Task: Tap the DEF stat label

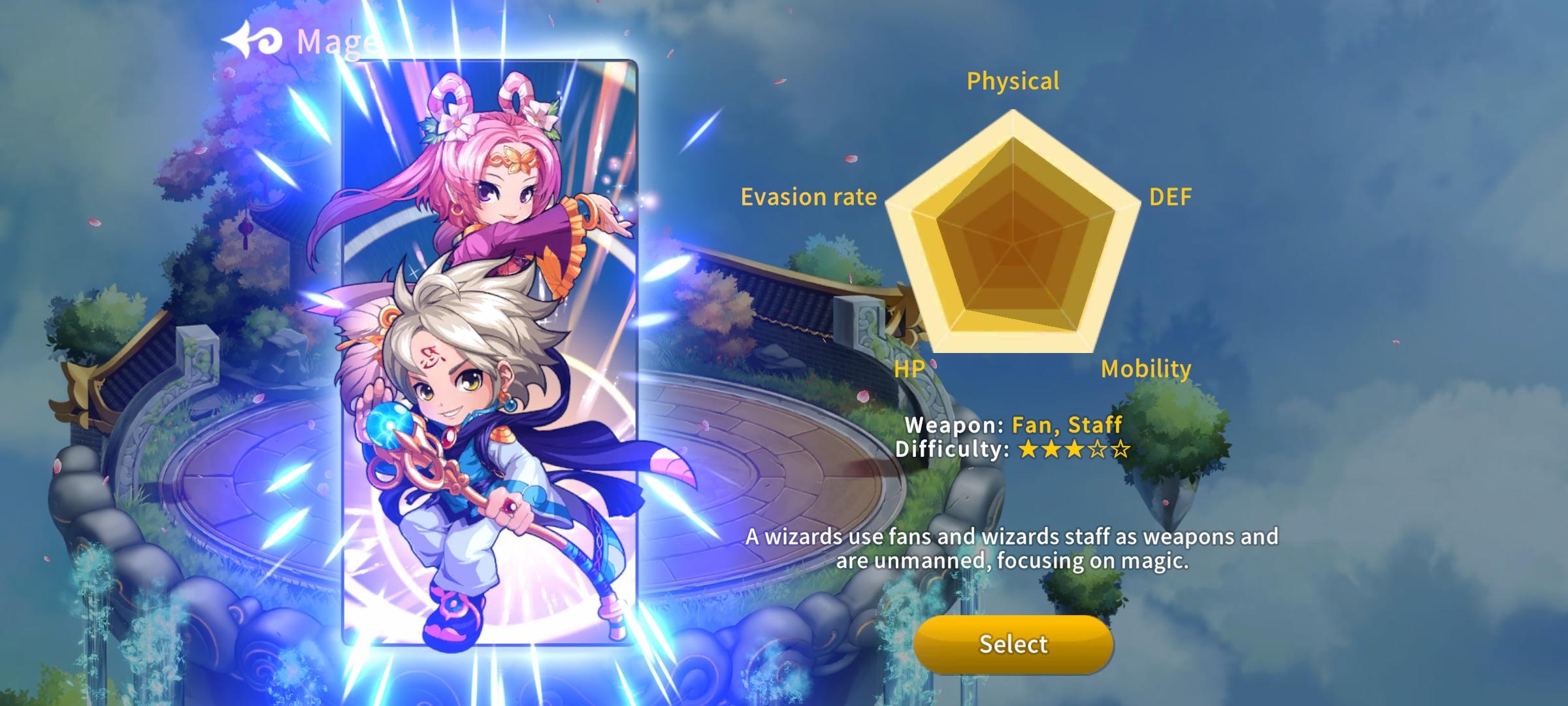Action: point(1171,196)
